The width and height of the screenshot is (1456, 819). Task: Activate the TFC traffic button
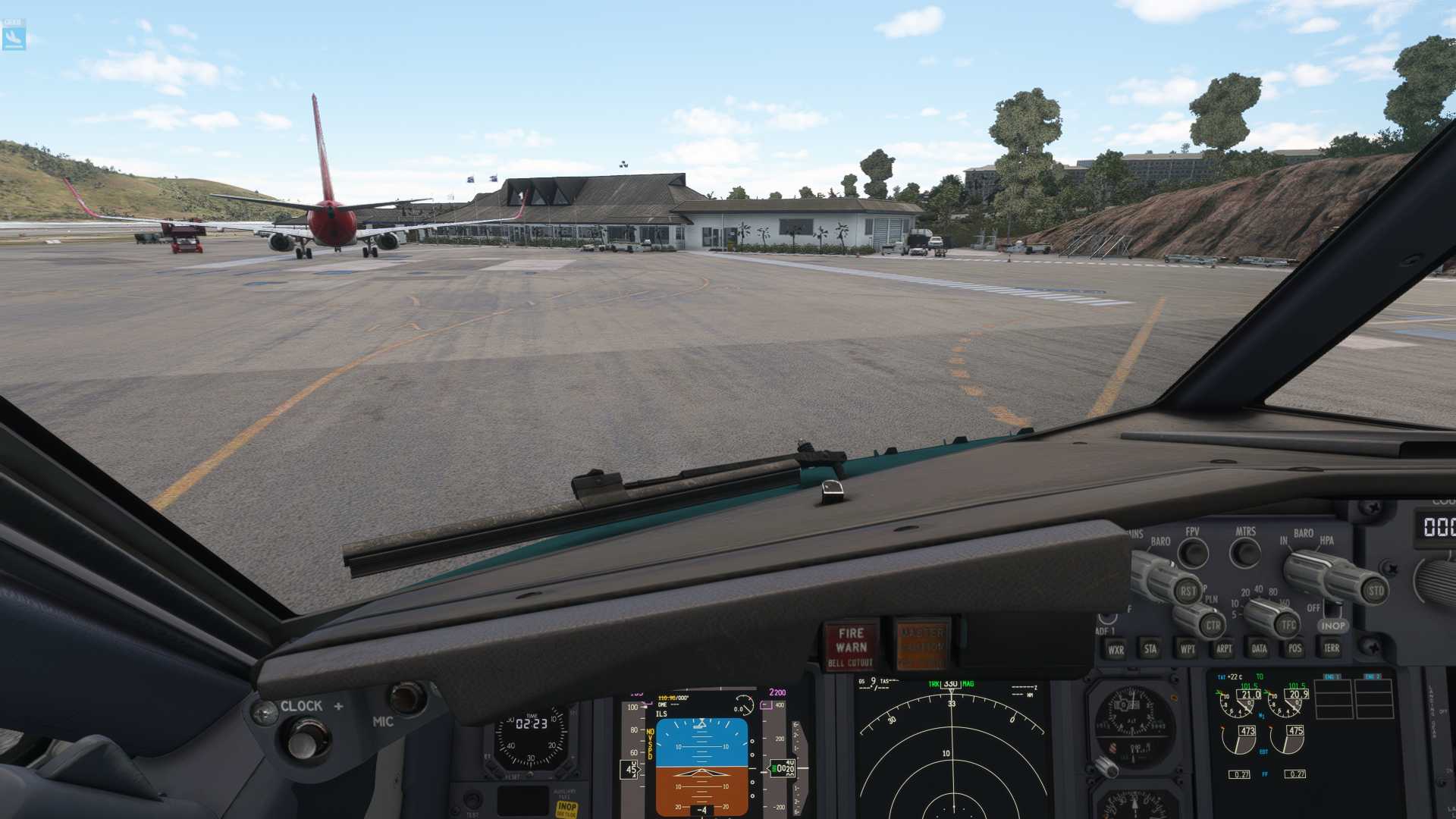pyautogui.click(x=1287, y=625)
